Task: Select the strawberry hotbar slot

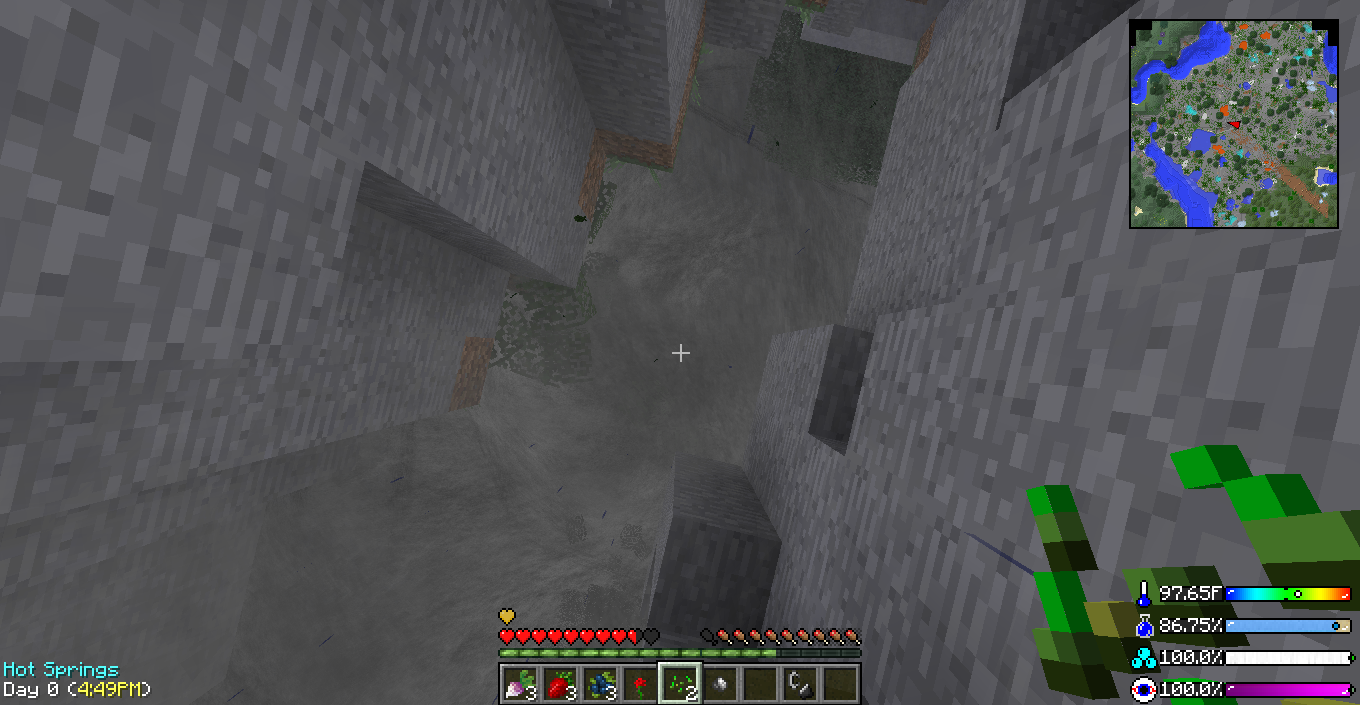Action: click(559, 684)
